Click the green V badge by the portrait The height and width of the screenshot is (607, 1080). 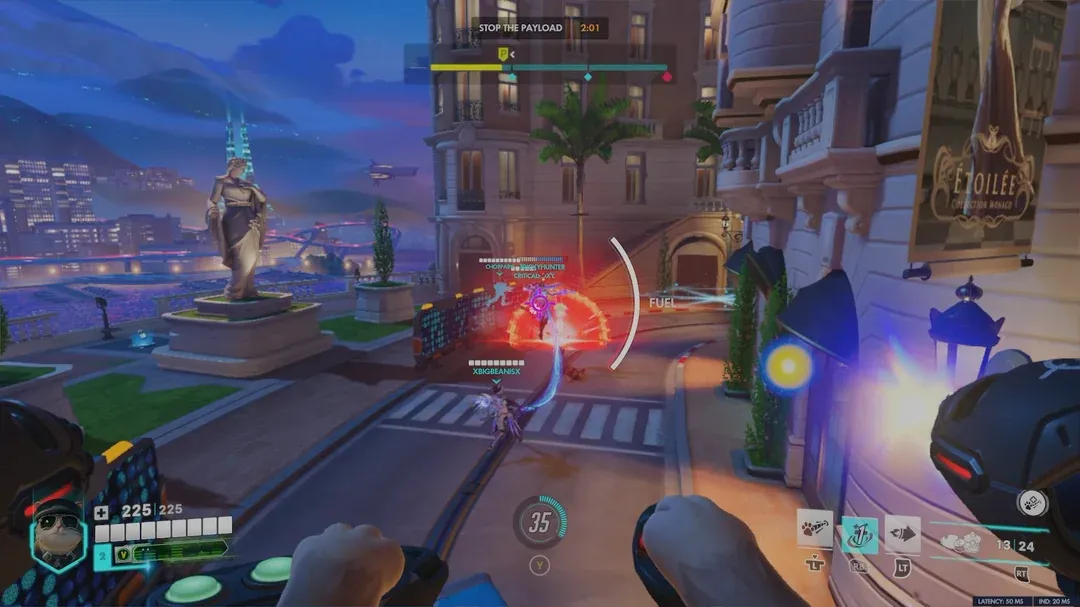pos(124,551)
